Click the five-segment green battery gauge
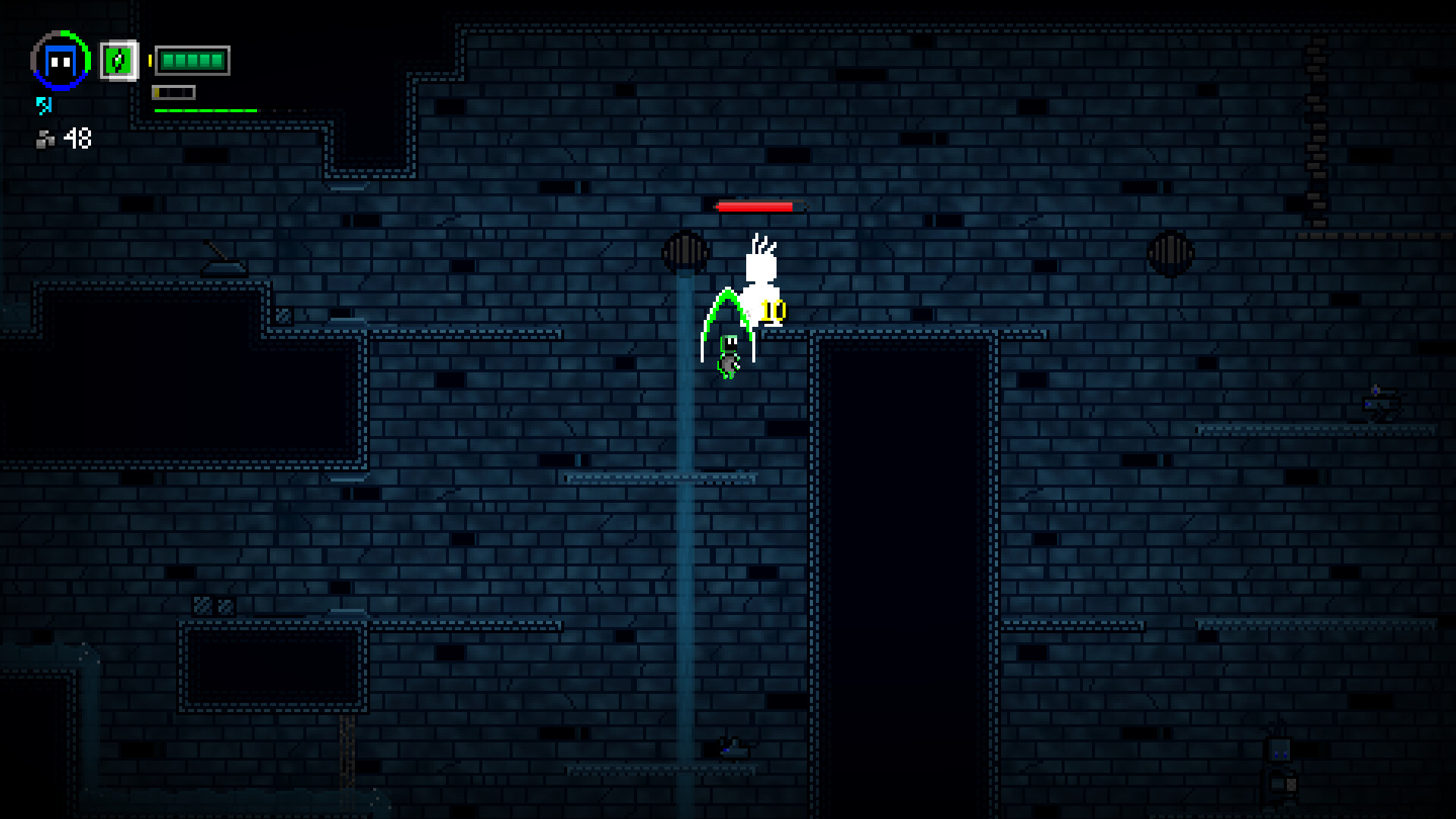 click(x=193, y=59)
